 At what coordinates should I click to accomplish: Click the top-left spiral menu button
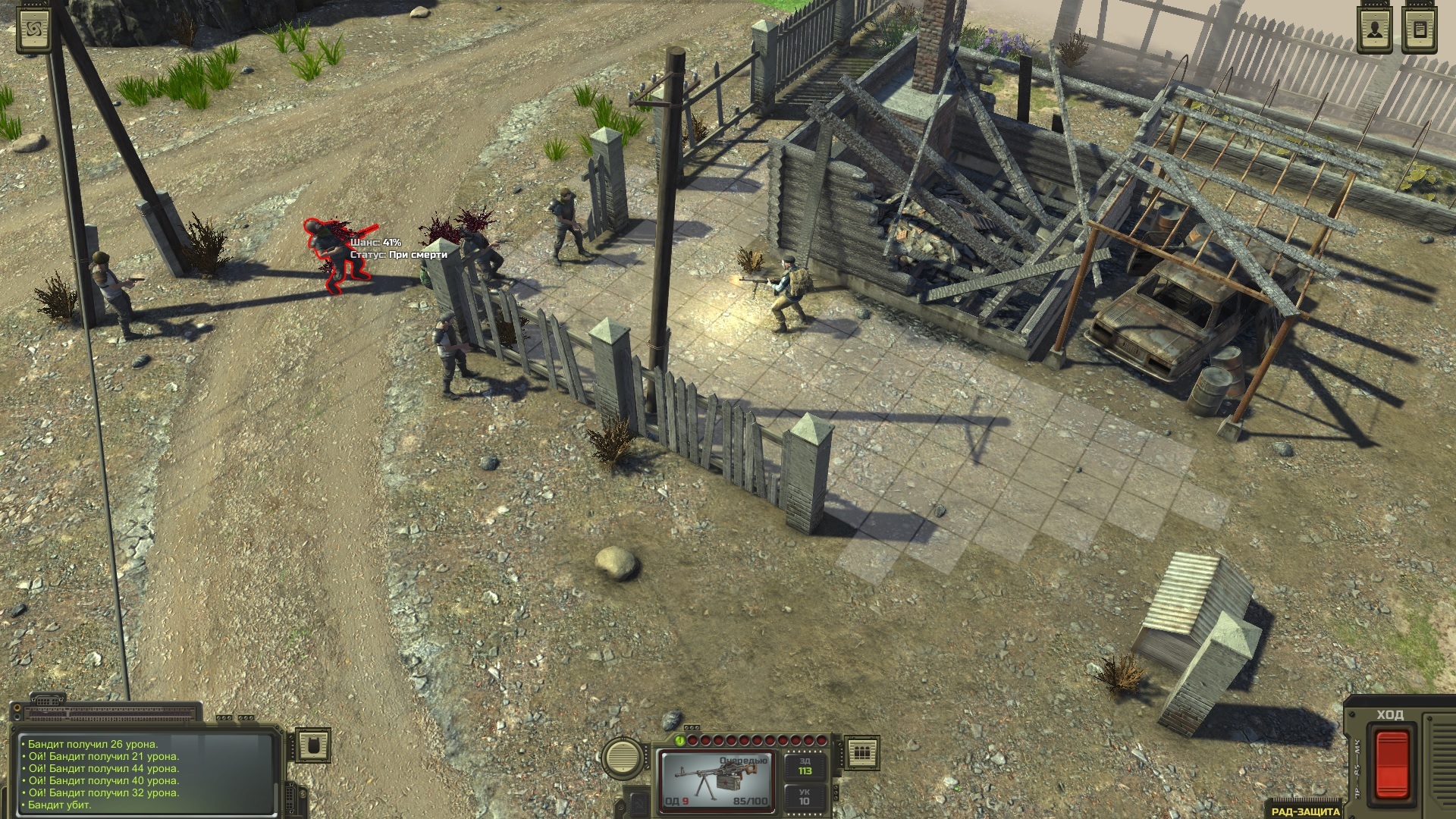coord(34,31)
